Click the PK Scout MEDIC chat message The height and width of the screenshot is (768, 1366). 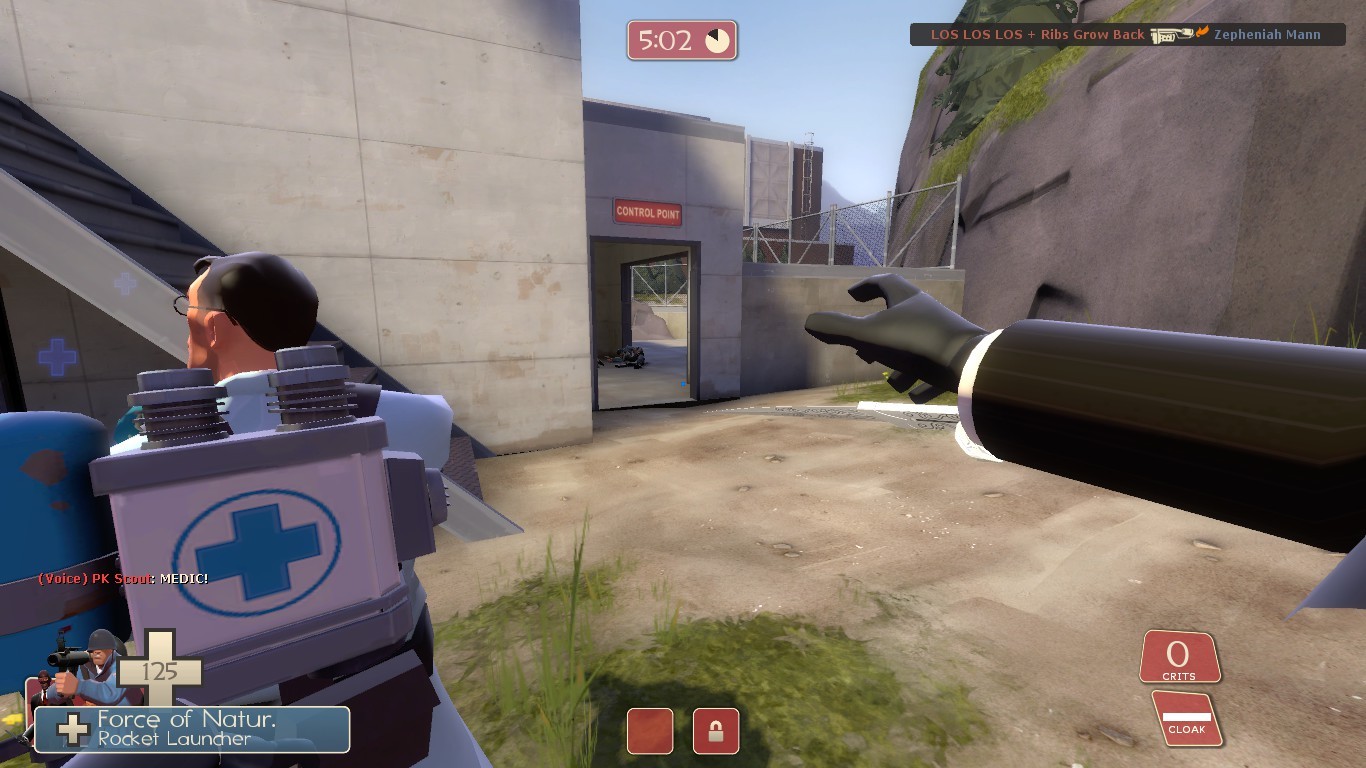click(120, 577)
